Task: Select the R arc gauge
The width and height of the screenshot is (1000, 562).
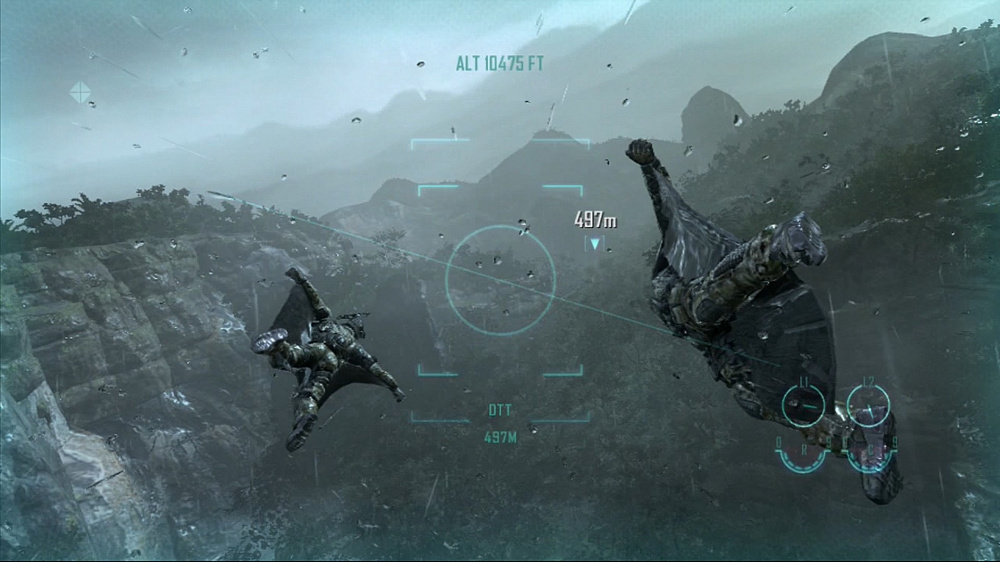Action: (803, 455)
